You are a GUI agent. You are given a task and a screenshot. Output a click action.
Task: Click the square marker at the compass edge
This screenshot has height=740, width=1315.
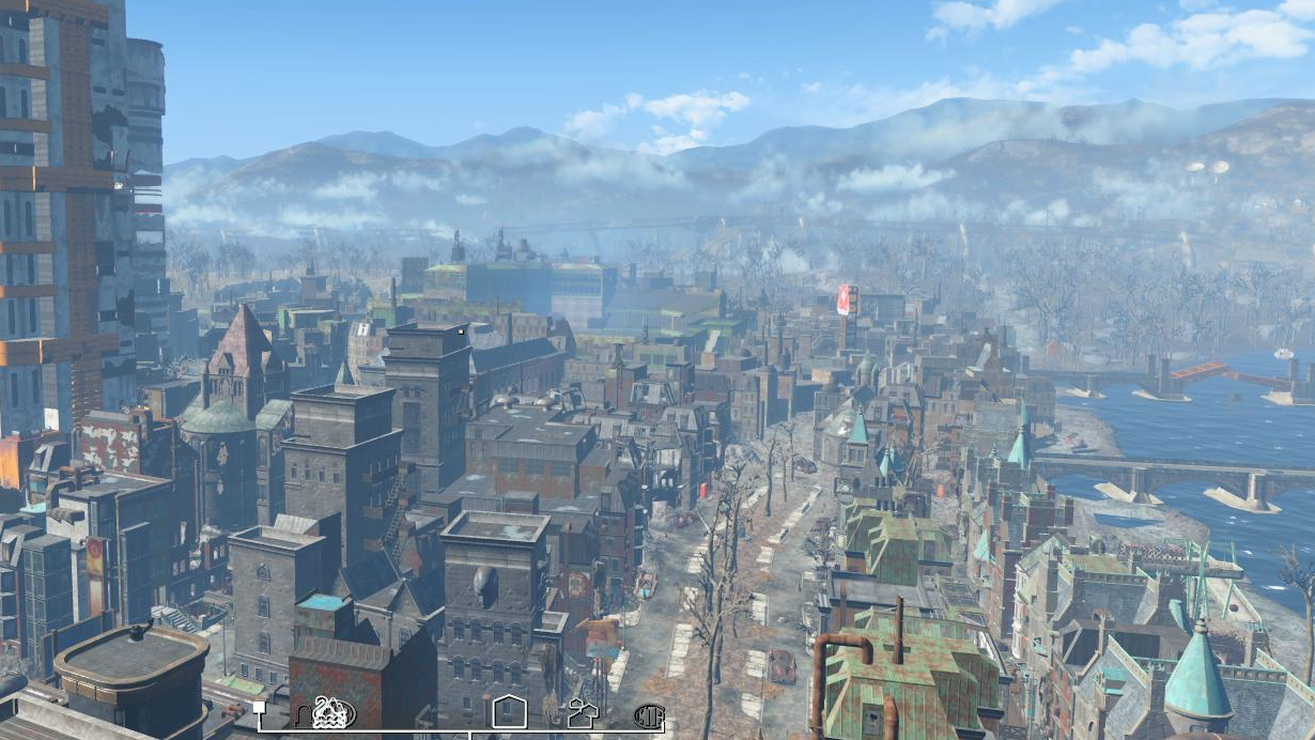click(259, 708)
